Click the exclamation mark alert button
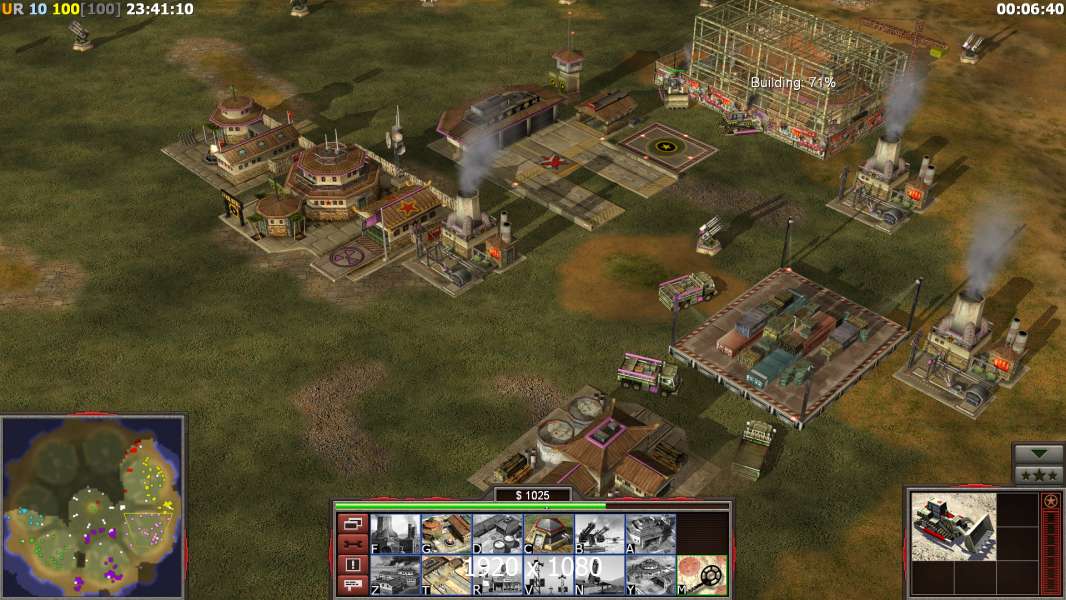Viewport: 1066px width, 600px height. 352,565
